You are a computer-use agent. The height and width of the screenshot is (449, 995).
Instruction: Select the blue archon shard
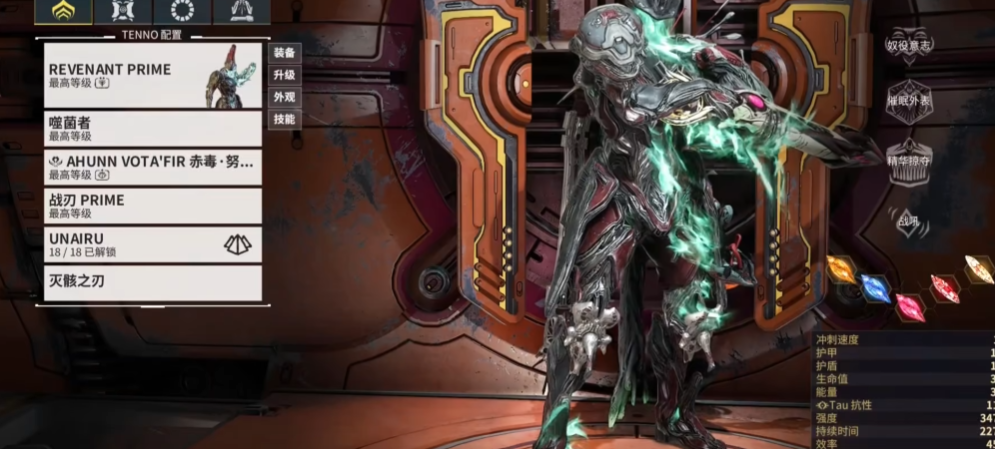875,289
